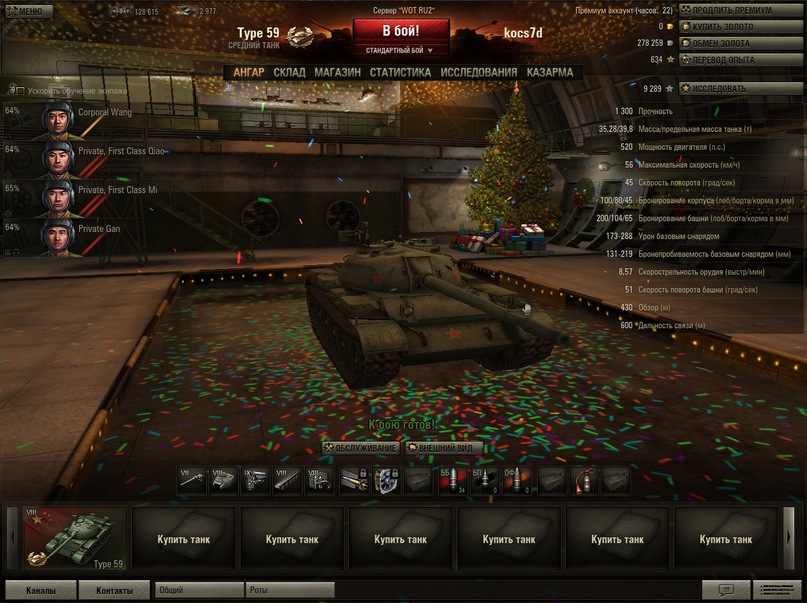
Task: Open the 'Магазин' tab
Action: pos(337,72)
